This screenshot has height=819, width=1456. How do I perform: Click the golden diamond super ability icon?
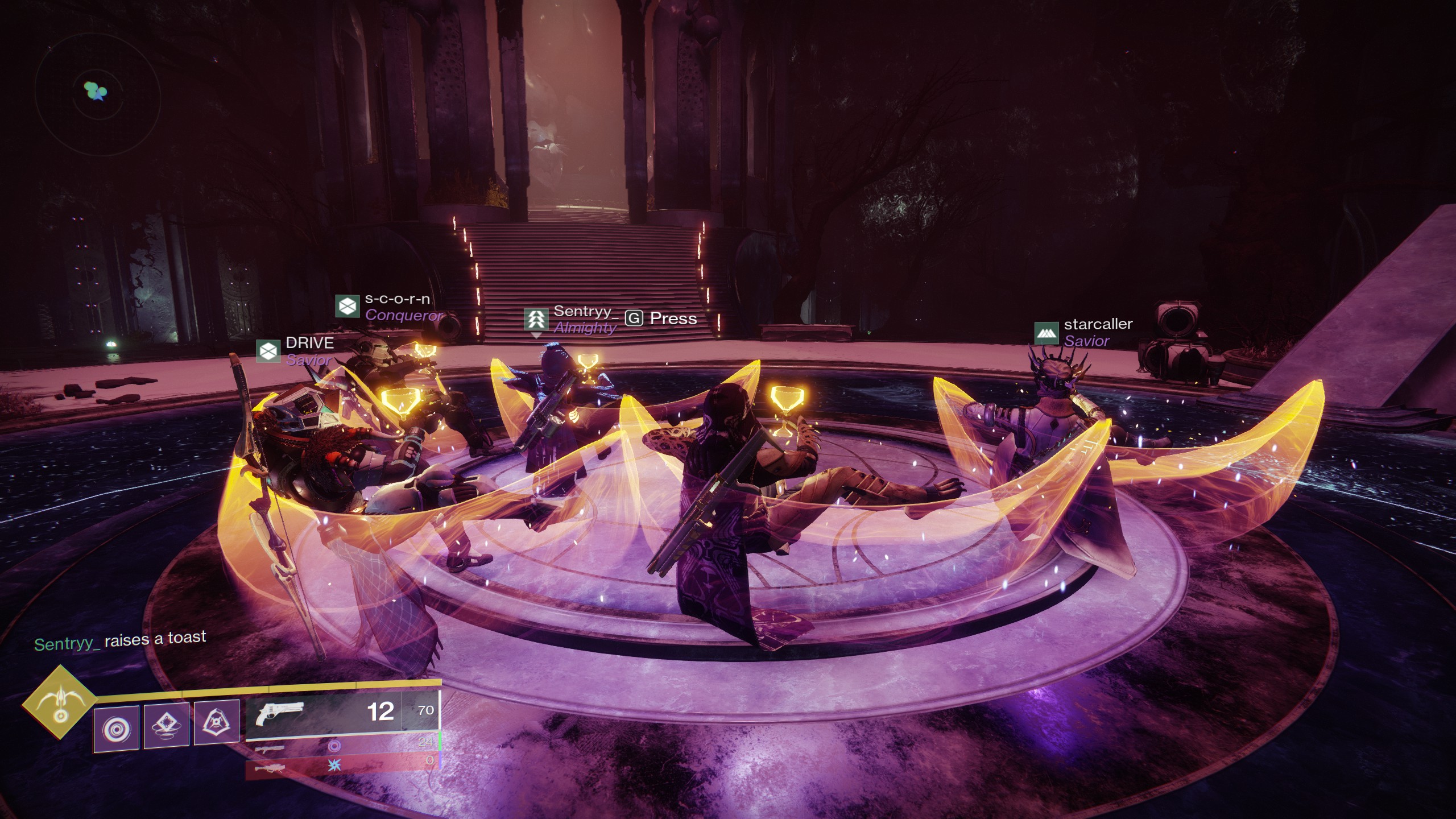pos(60,701)
